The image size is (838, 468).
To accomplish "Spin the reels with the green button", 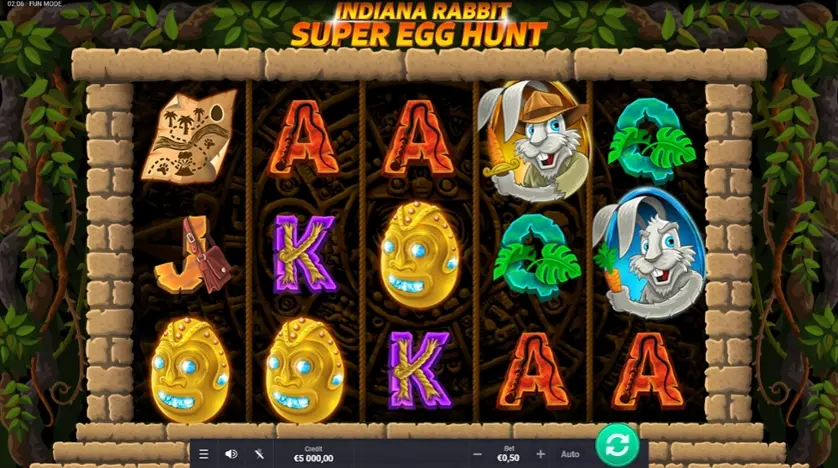I will (617, 445).
